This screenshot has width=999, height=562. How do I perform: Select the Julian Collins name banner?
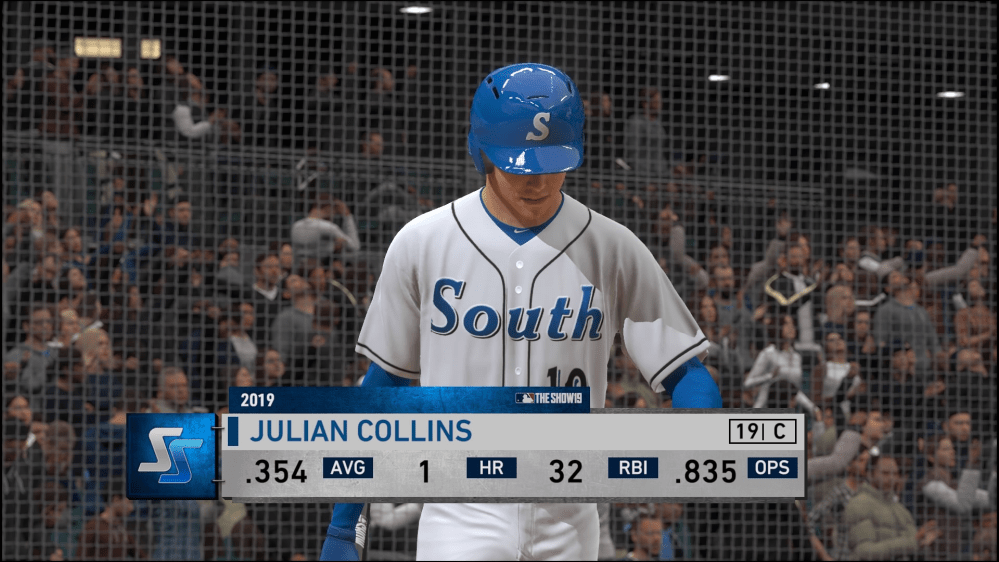(x=361, y=431)
